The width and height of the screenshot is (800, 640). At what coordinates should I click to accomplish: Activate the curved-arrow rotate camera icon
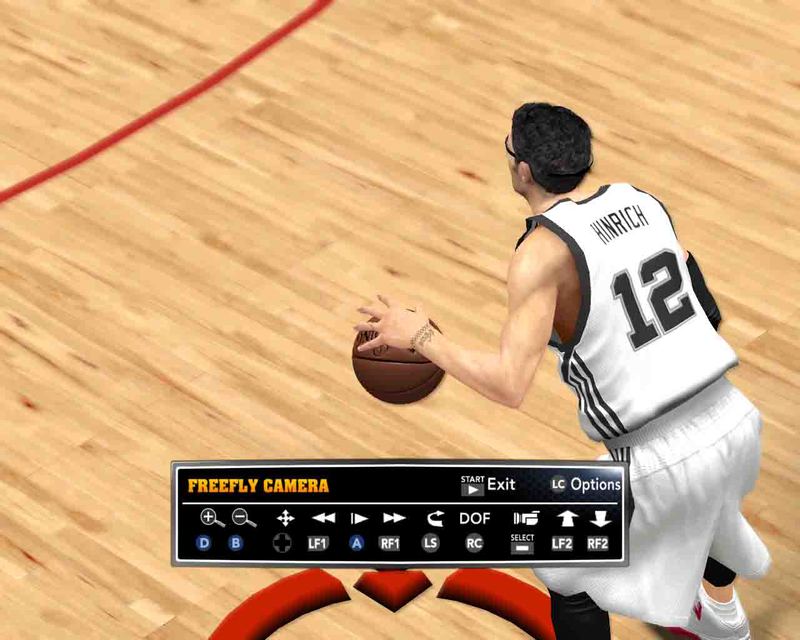[x=433, y=518]
